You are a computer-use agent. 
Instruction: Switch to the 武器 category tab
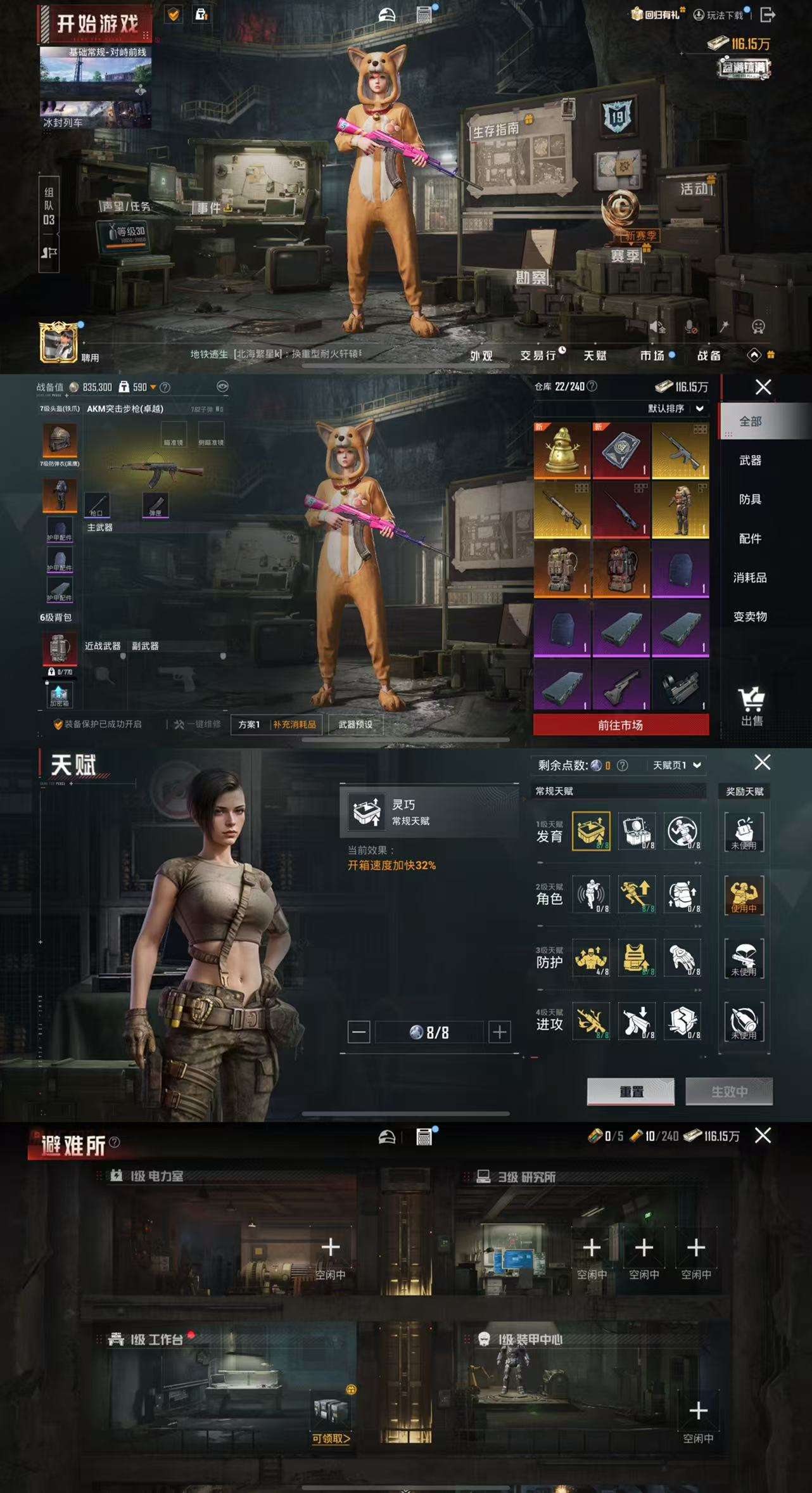(750, 460)
